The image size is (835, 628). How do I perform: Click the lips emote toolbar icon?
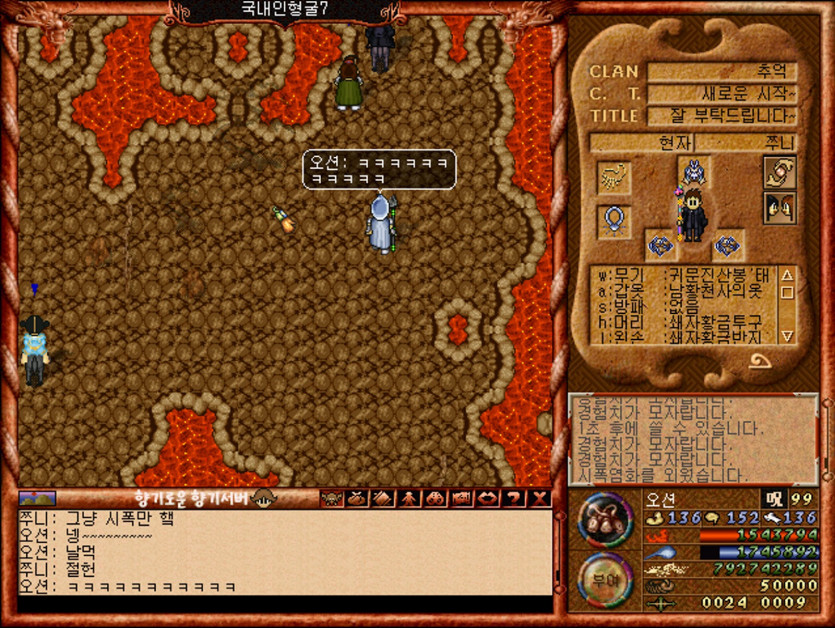(488, 498)
